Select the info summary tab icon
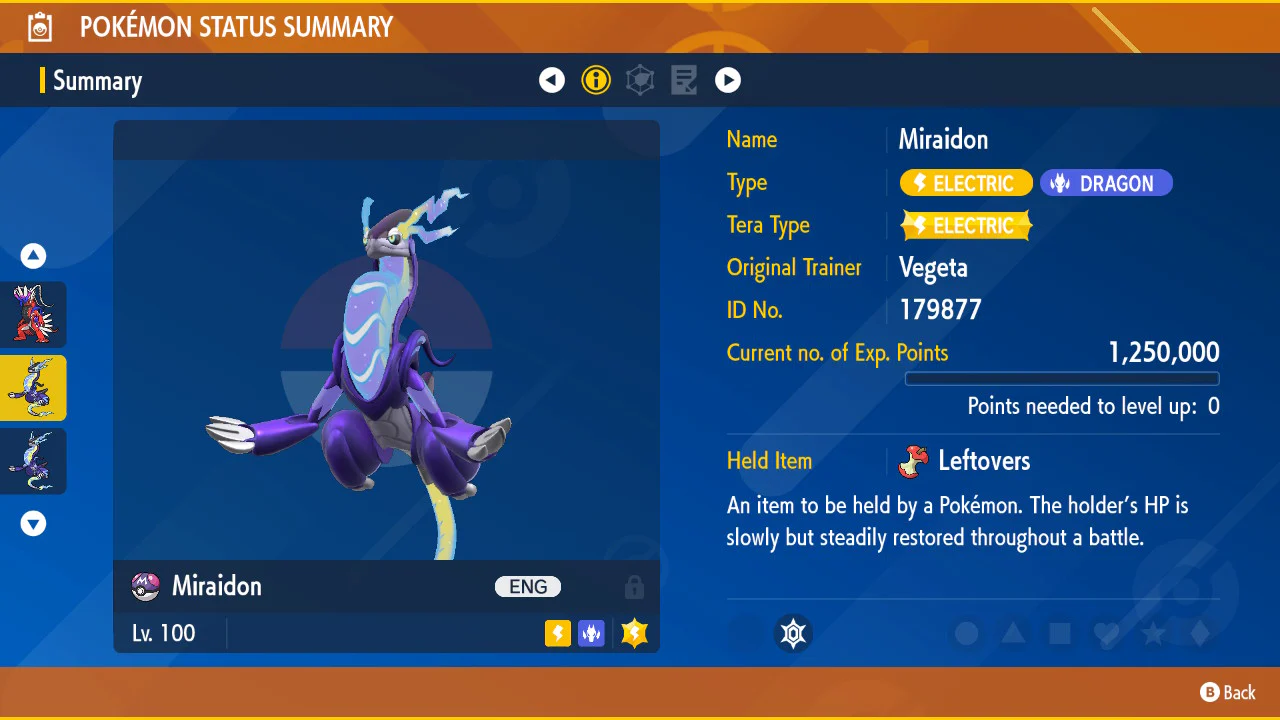This screenshot has width=1280, height=720. point(596,80)
